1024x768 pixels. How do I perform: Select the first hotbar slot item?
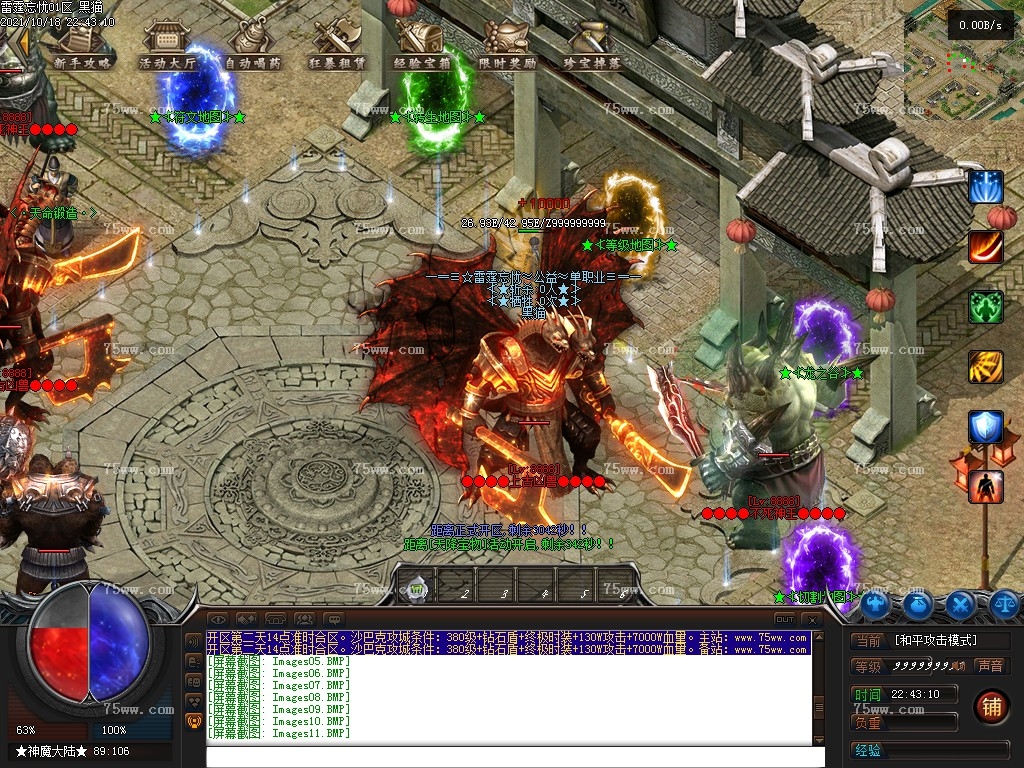(418, 590)
